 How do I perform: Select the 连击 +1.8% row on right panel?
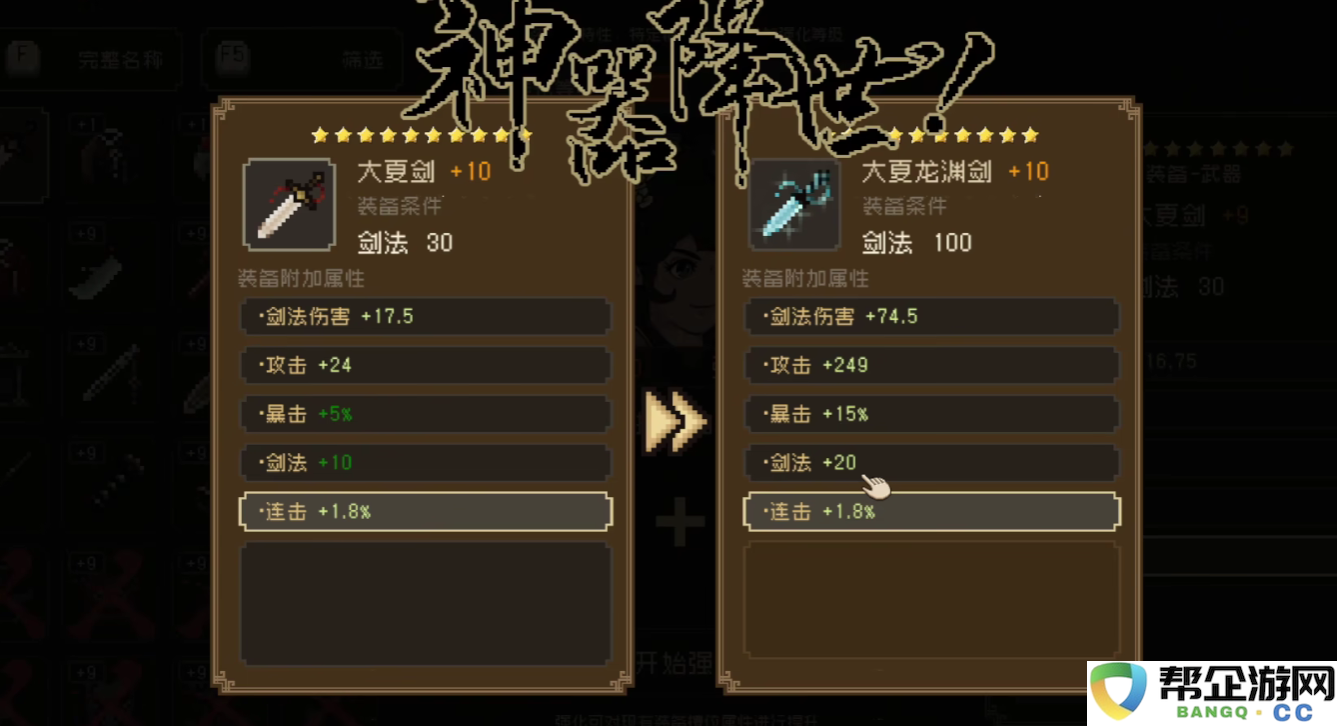[x=931, y=511]
